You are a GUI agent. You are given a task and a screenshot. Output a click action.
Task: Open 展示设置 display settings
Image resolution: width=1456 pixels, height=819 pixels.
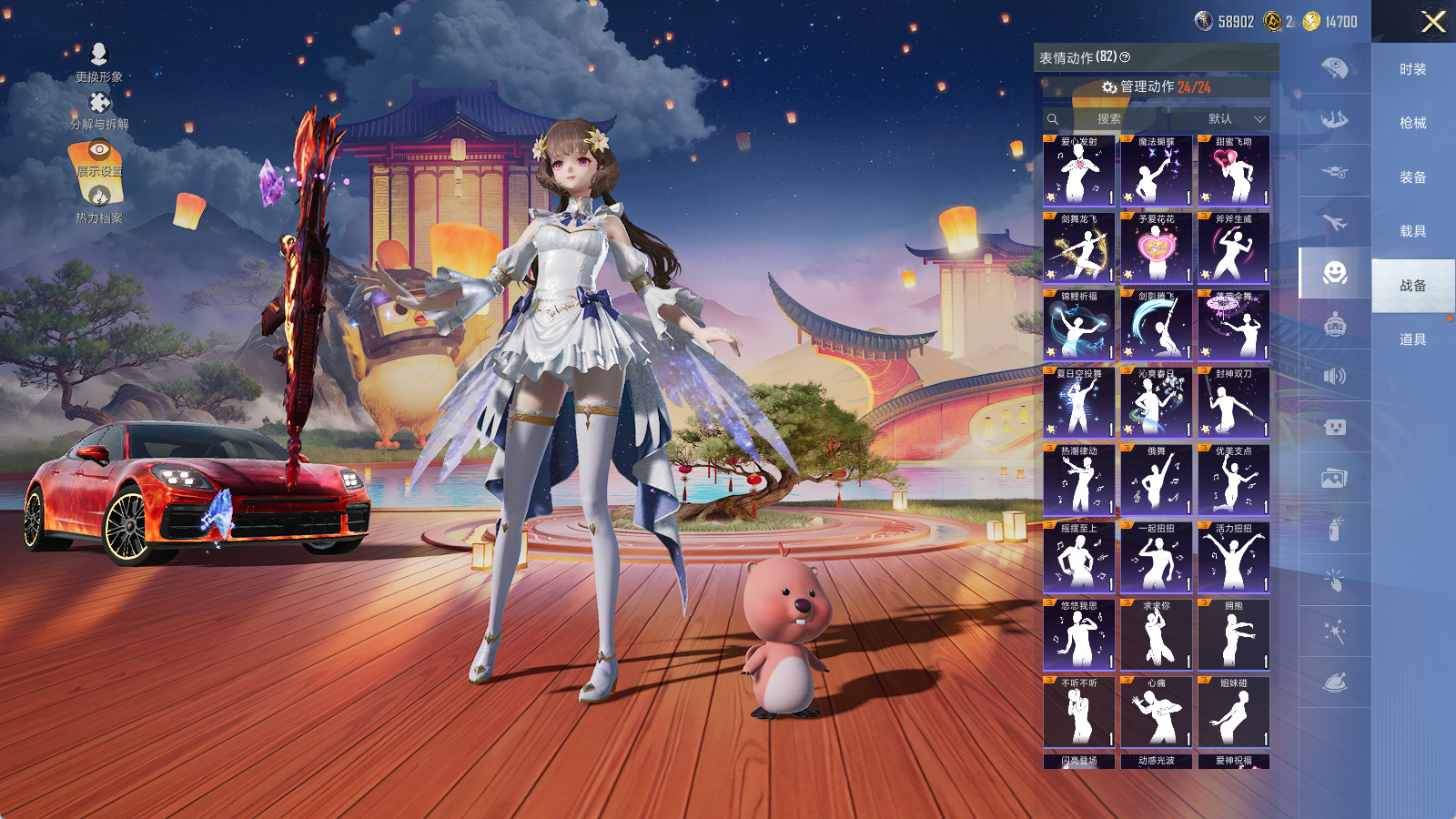(99, 157)
